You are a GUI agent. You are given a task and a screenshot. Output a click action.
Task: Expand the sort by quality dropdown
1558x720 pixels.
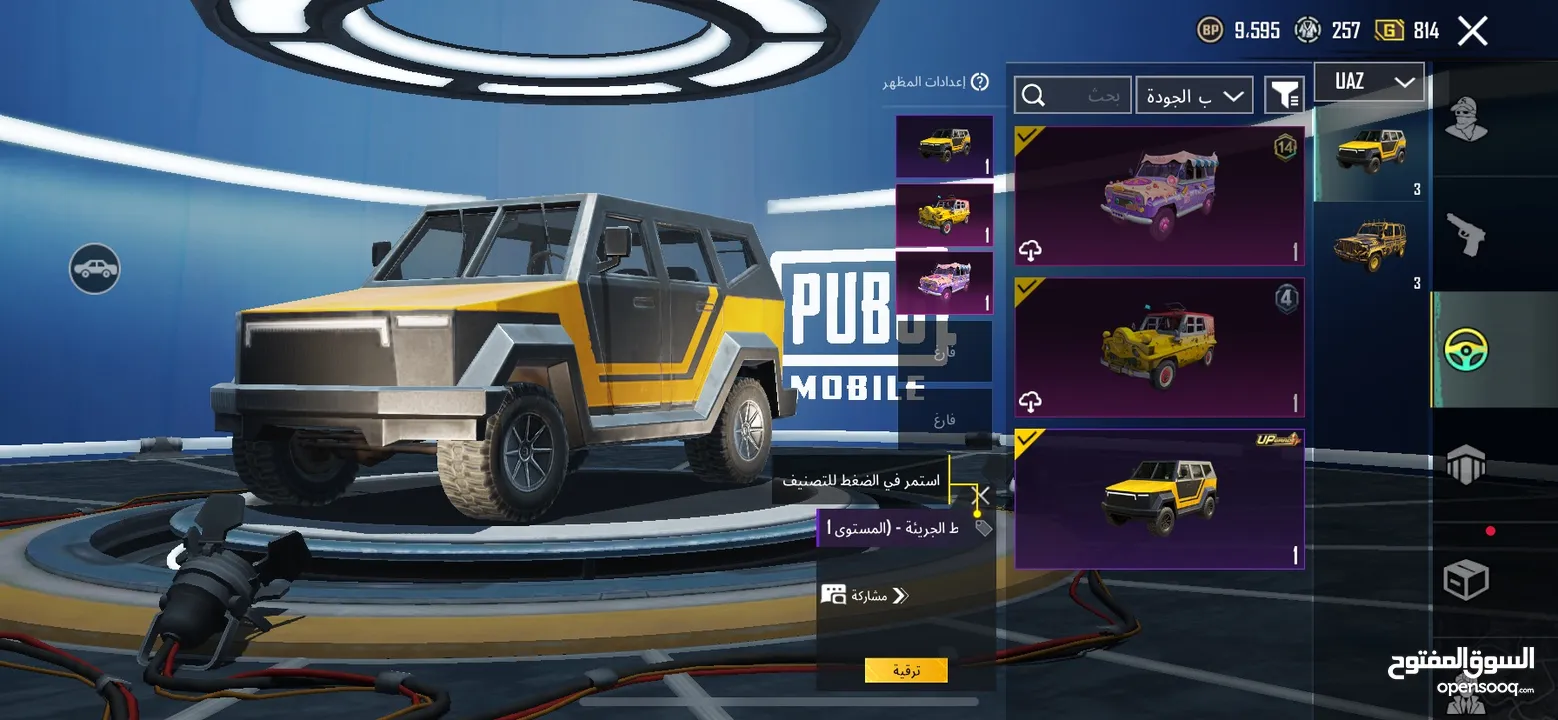(x=1194, y=94)
